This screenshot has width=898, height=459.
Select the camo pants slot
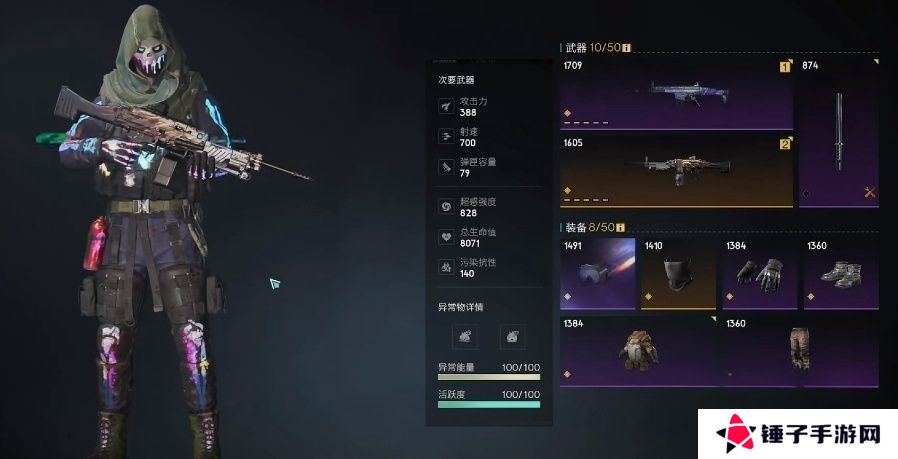click(800, 350)
